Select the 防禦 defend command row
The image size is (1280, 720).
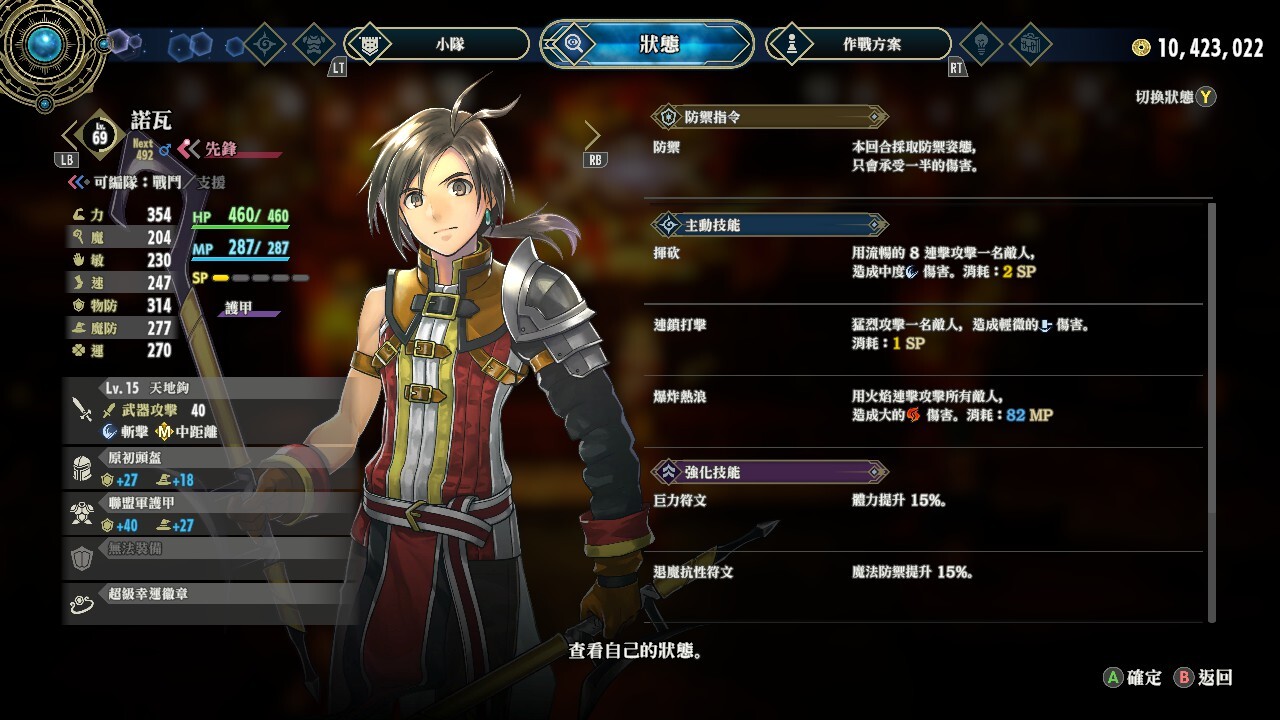(x=920, y=157)
